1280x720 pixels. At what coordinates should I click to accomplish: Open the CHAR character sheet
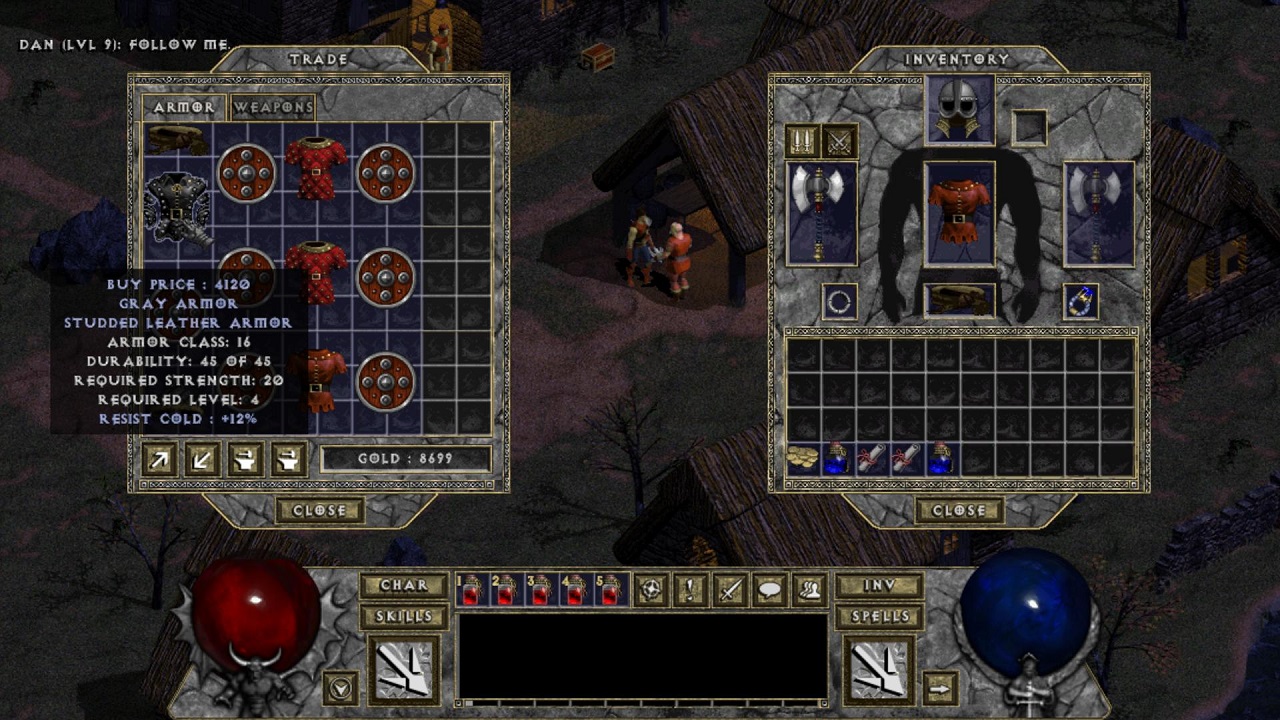coord(403,585)
